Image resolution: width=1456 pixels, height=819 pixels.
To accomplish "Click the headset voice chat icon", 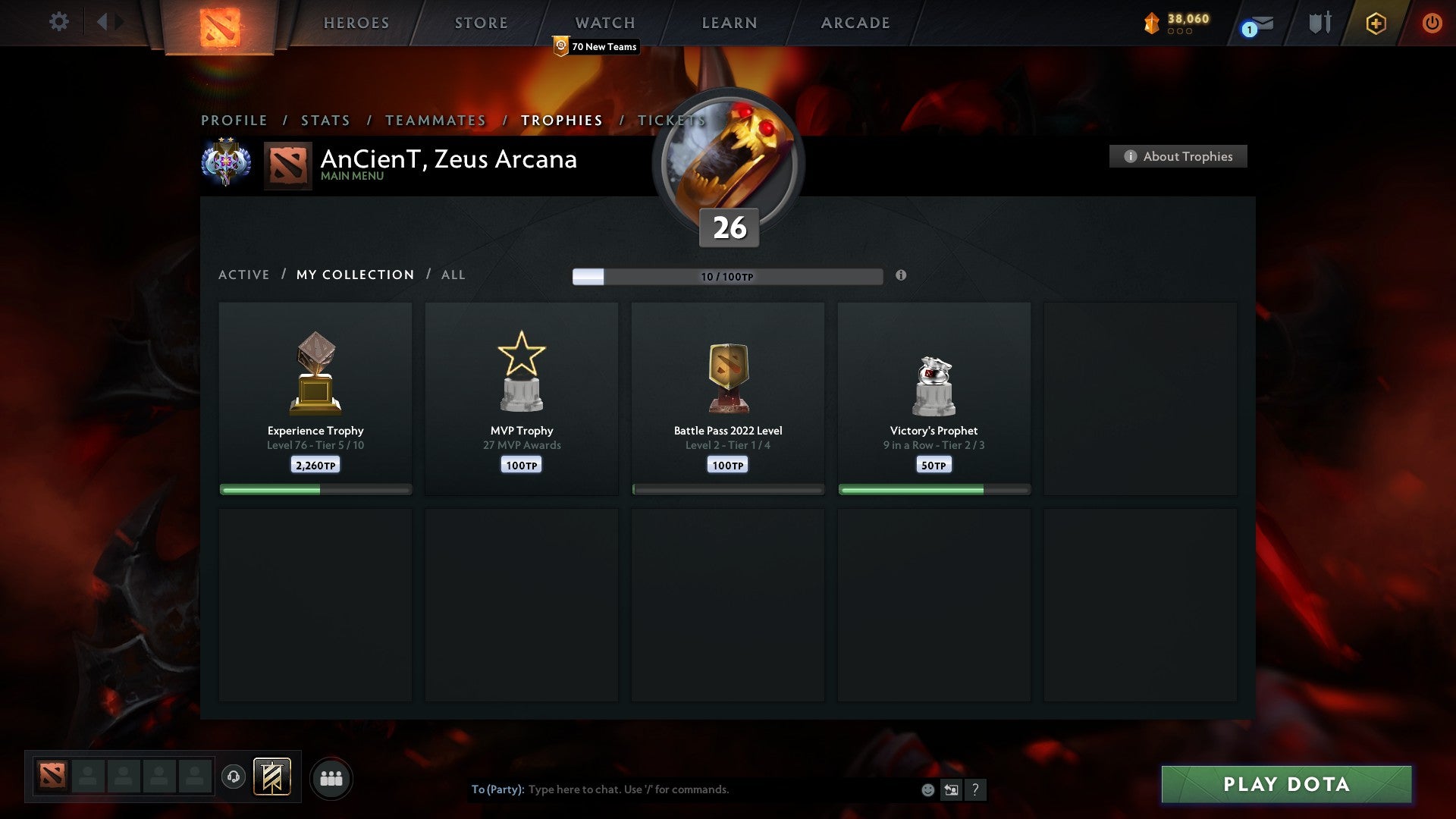I will click(x=233, y=777).
